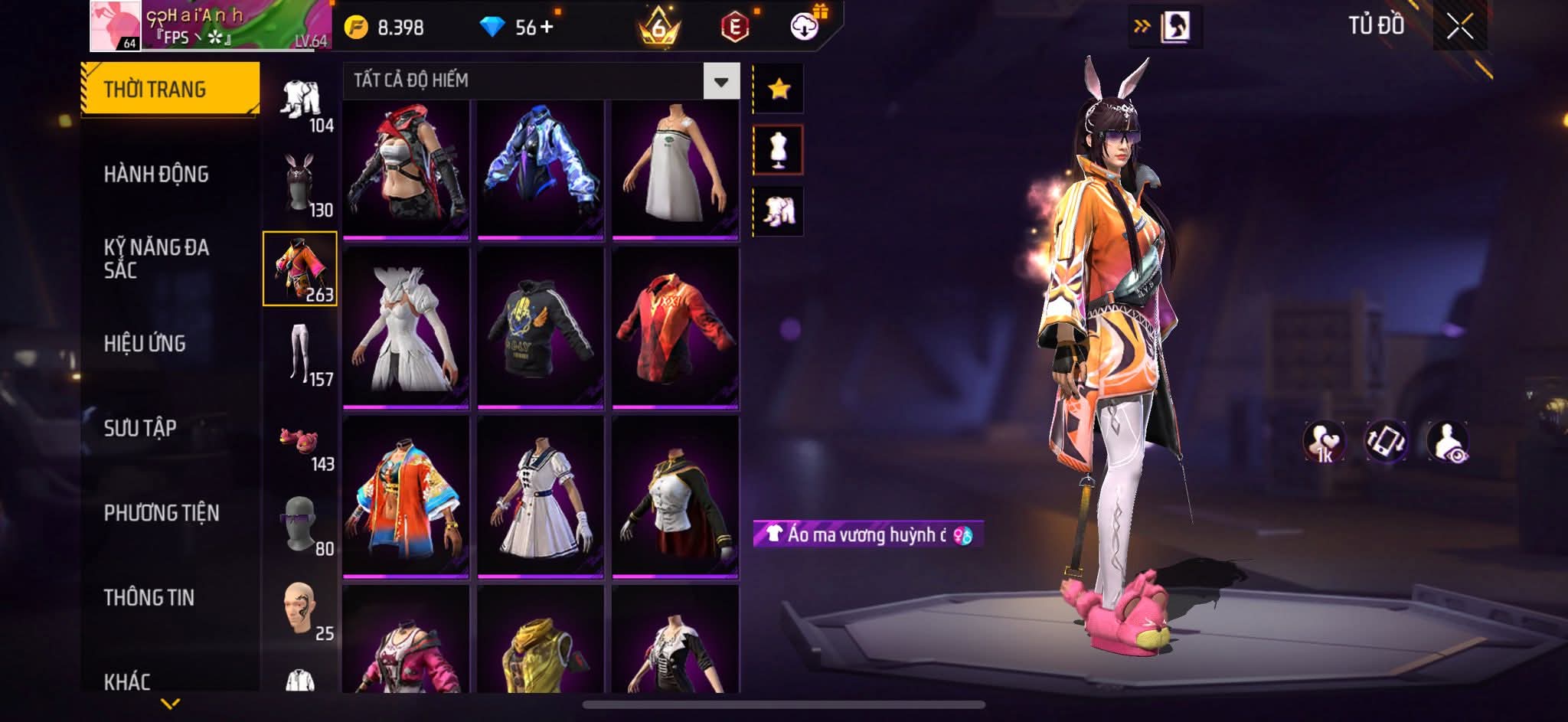Screen dimensions: 1568x722
Task: Select the black hoodie with yellow emblem
Action: (541, 329)
